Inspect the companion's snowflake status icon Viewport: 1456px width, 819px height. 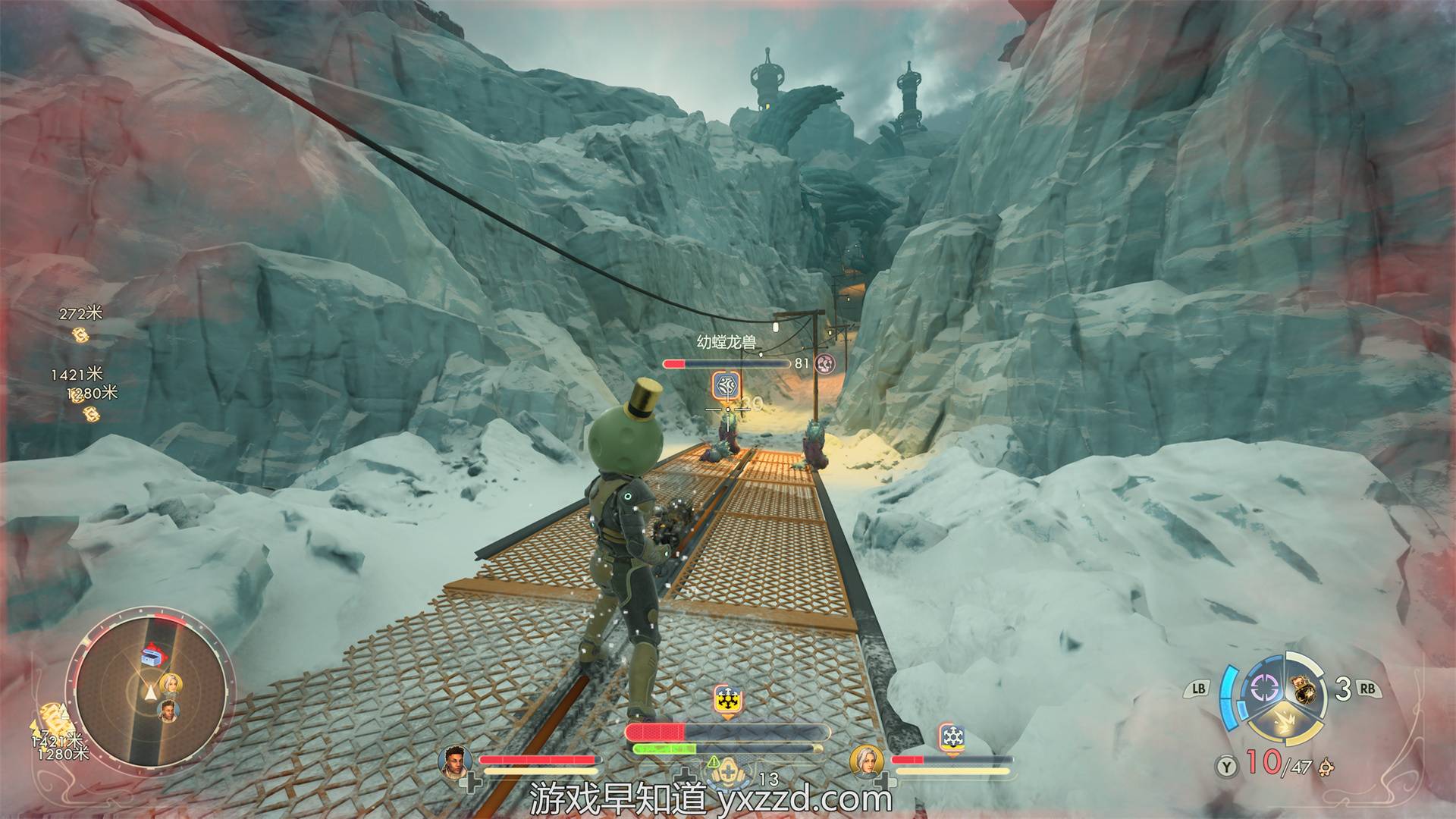(x=951, y=737)
